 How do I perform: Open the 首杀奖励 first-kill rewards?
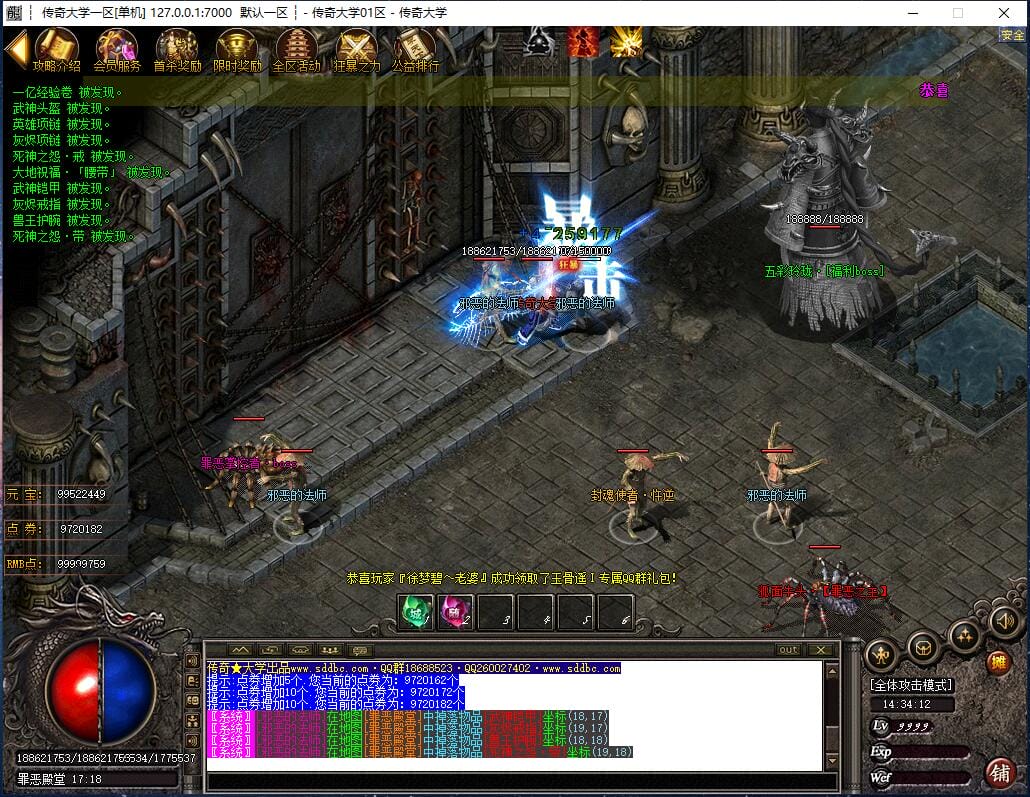tap(177, 48)
